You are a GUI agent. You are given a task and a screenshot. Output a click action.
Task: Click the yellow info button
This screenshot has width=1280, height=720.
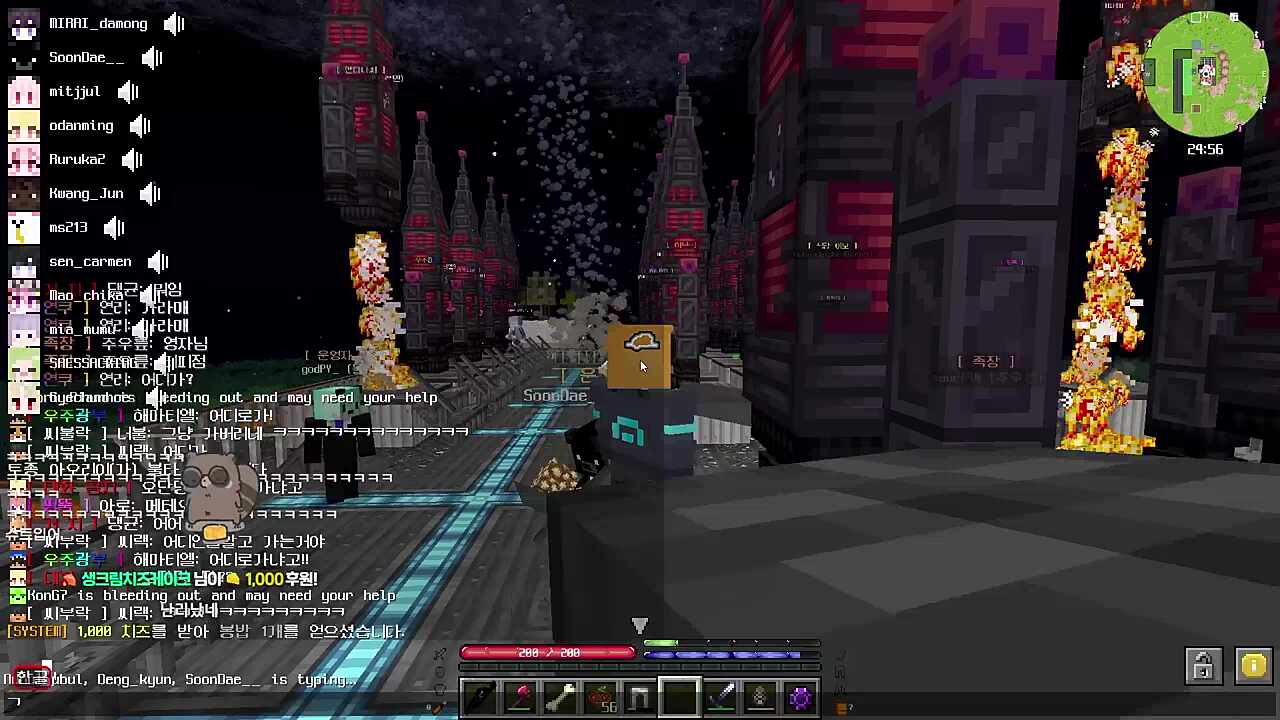pos(1253,666)
